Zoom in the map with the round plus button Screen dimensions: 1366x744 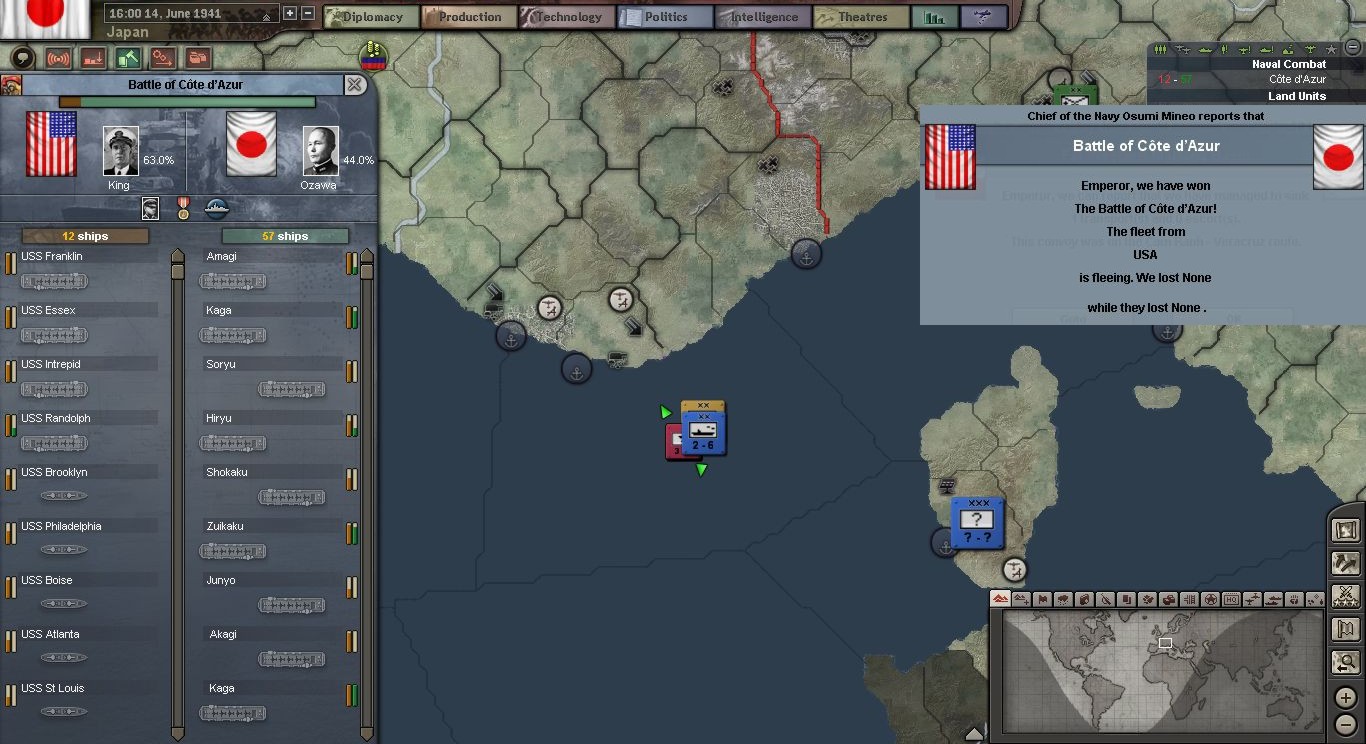[1346, 699]
